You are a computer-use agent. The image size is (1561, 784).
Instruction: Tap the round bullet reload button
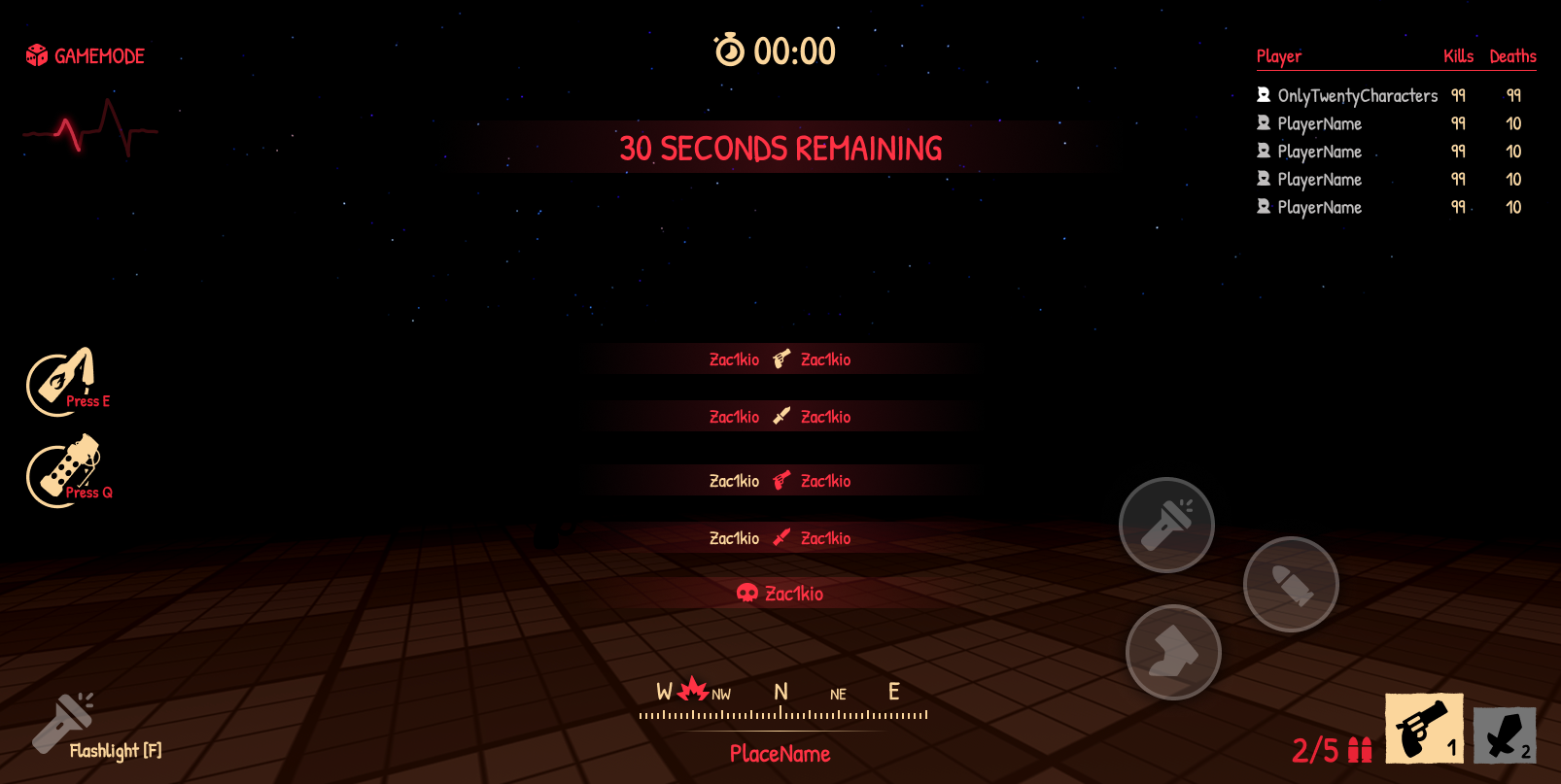(x=1291, y=584)
